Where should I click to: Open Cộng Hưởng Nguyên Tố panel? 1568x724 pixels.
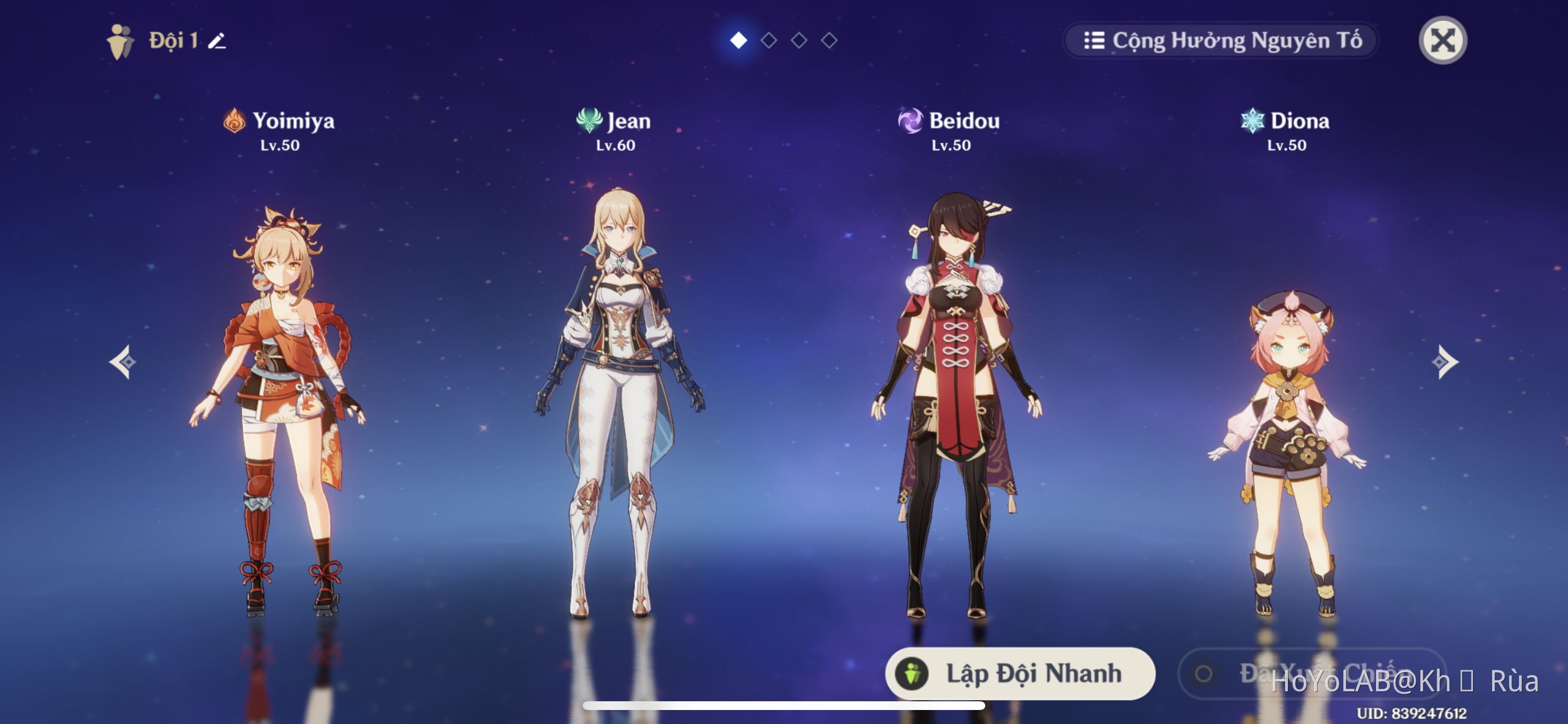click(1220, 40)
